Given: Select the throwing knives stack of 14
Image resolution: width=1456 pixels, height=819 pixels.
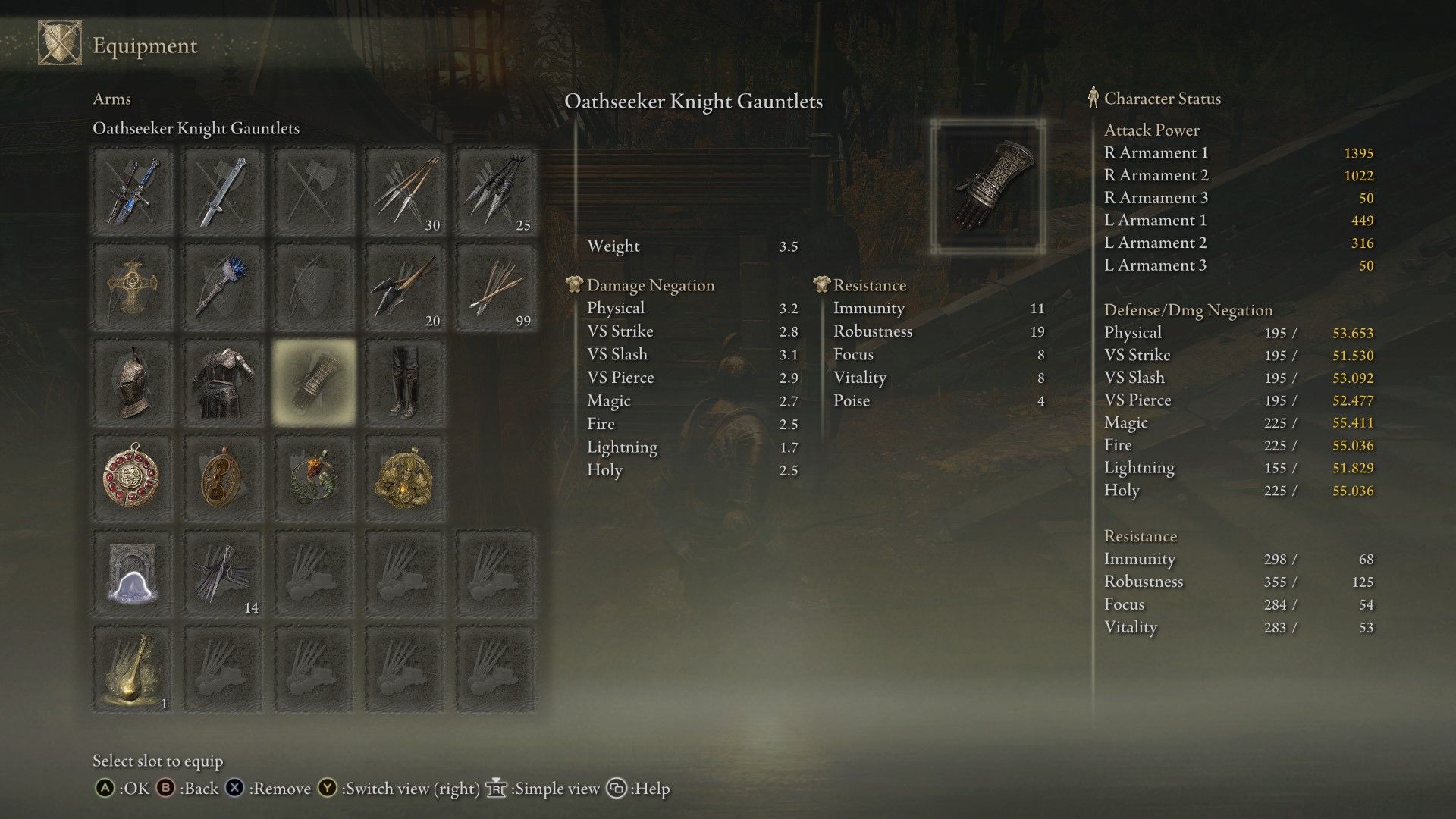Looking at the screenshot, I should [224, 573].
